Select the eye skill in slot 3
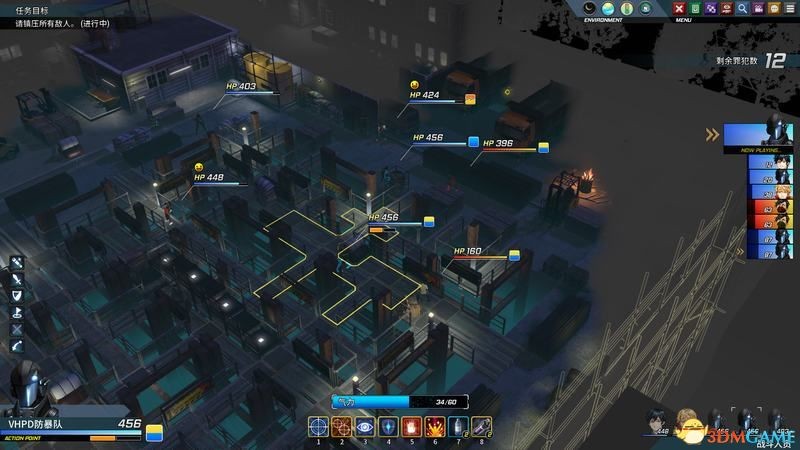 (365, 427)
